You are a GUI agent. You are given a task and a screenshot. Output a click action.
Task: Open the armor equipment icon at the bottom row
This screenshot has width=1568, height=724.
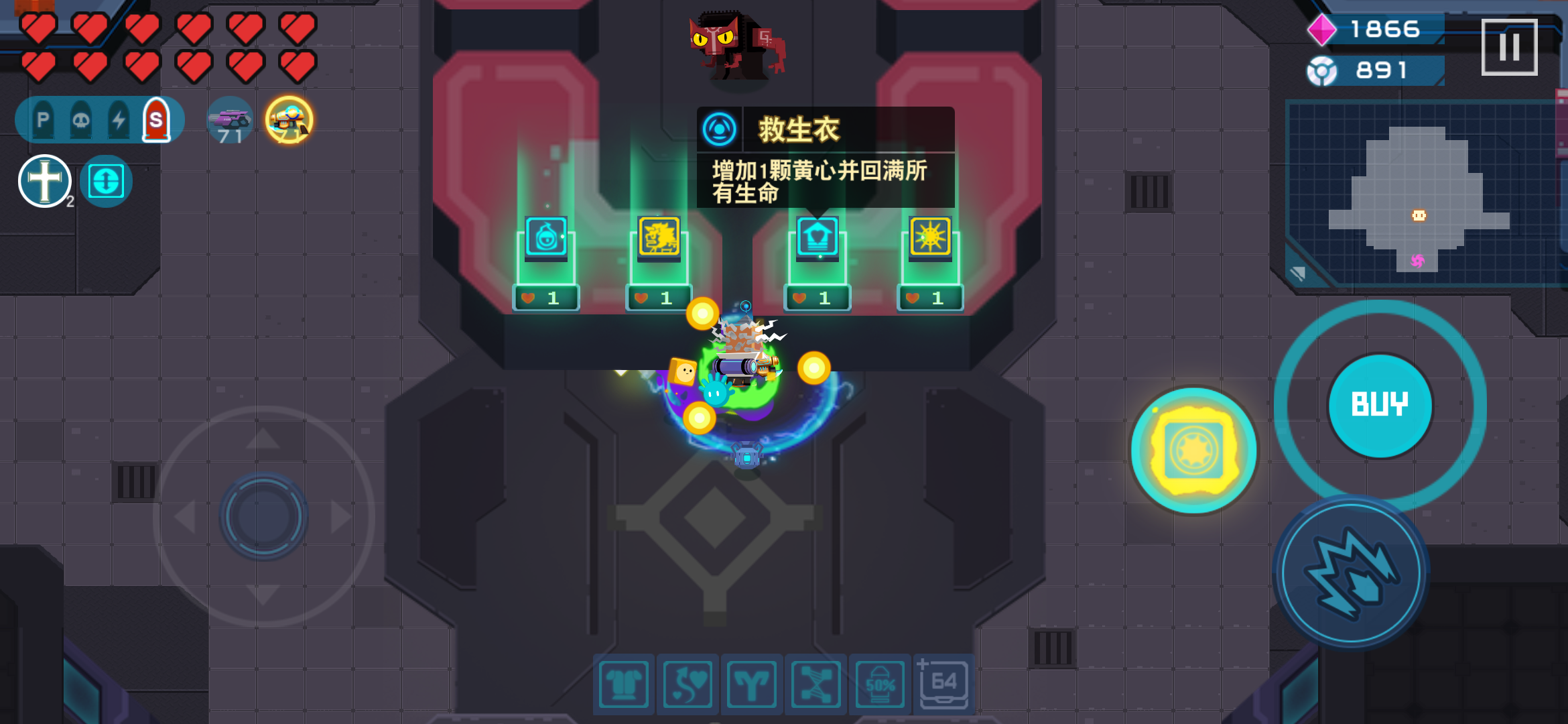pos(623,684)
